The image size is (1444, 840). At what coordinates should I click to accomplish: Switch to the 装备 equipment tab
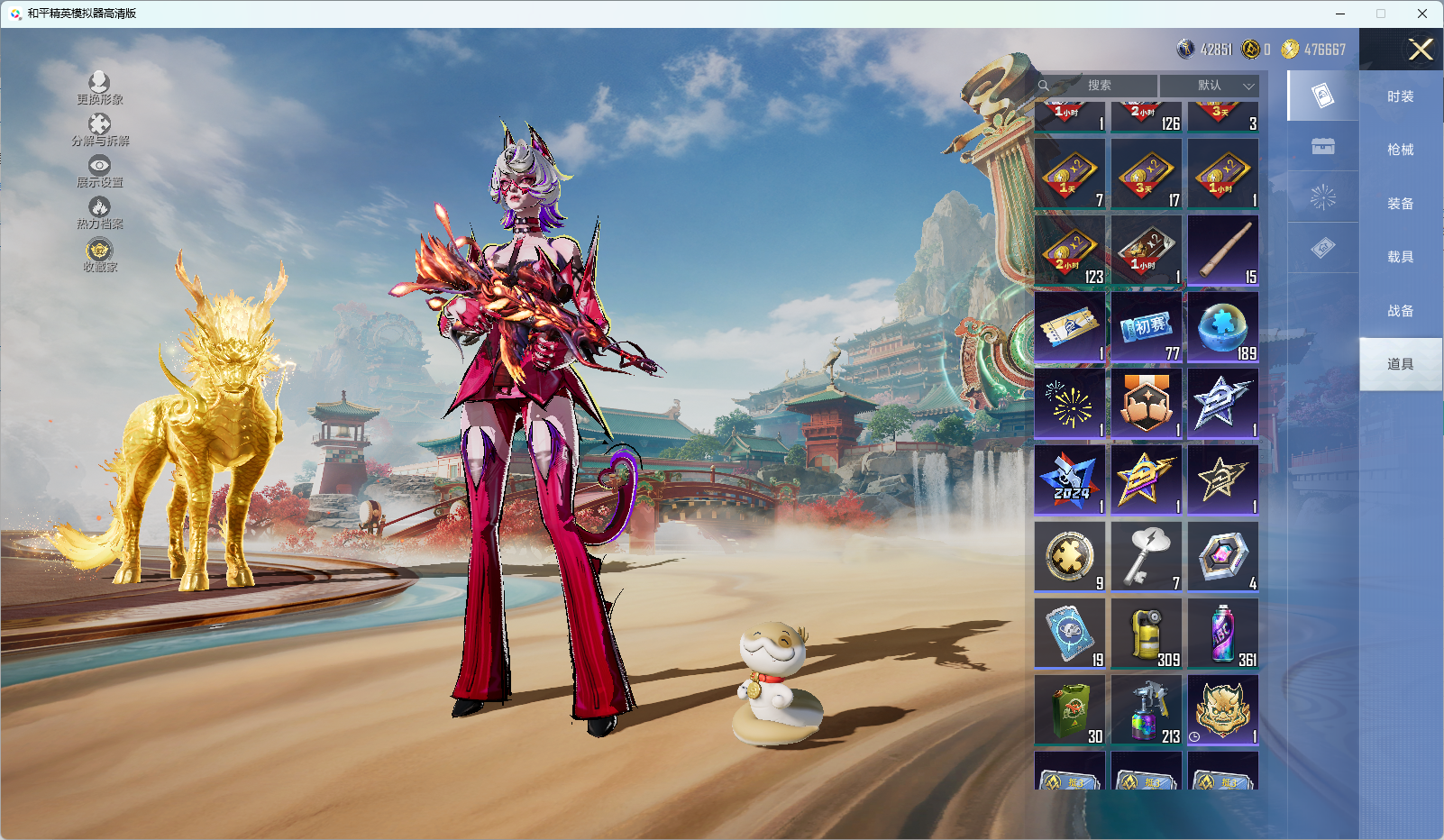(x=1400, y=204)
